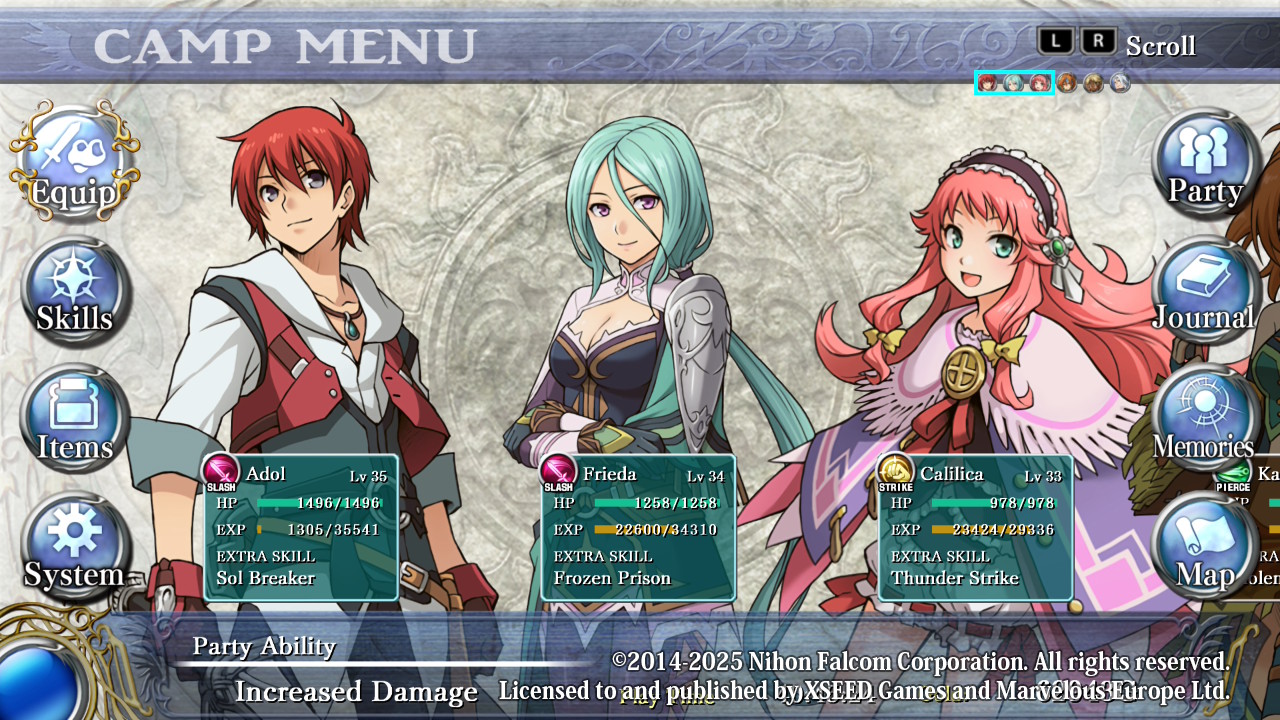This screenshot has width=1280, height=720.
Task: Open the Items menu
Action: tap(75, 420)
